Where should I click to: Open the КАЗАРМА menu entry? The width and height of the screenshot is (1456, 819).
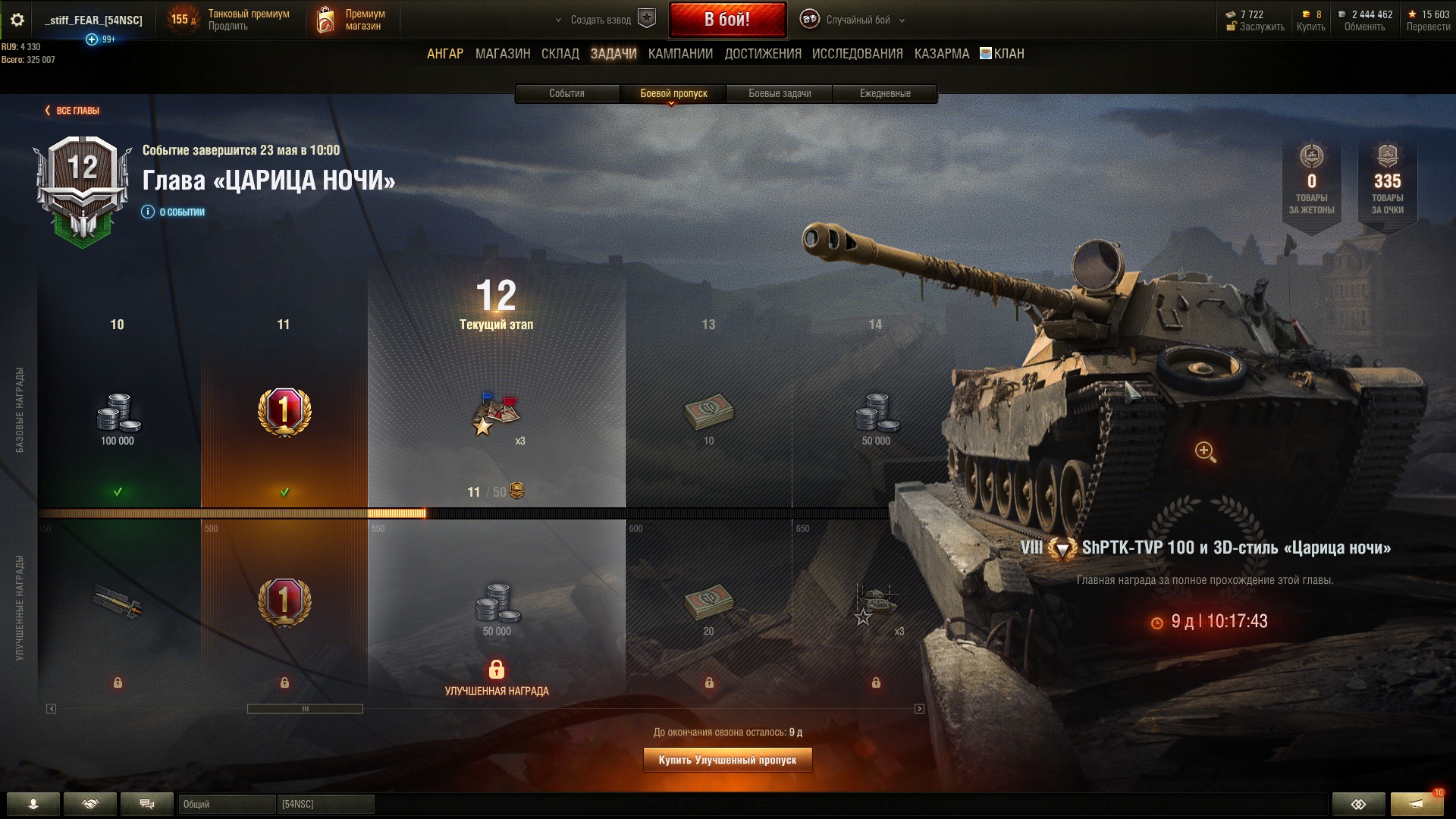941,54
